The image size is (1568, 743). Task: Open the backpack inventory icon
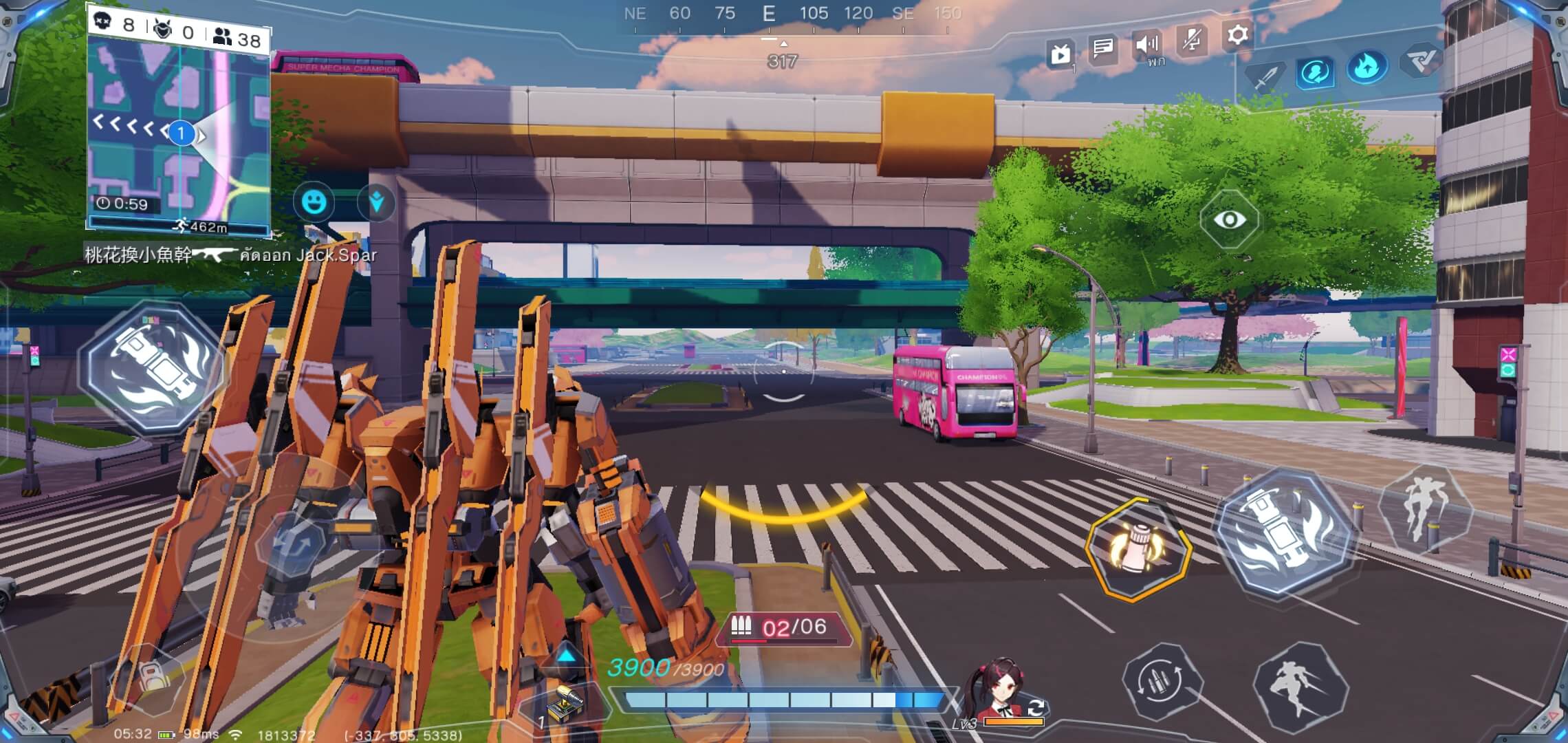click(149, 677)
